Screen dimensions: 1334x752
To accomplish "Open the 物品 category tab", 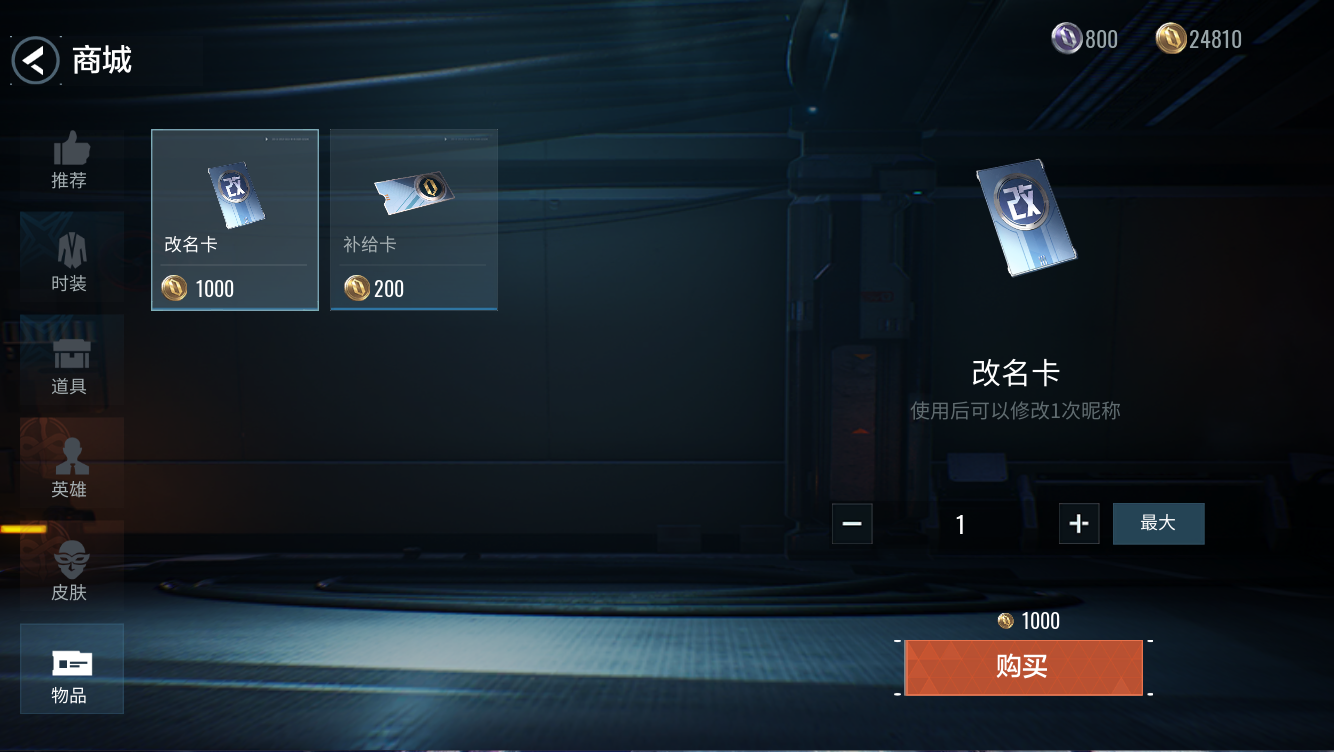I will pyautogui.click(x=72, y=669).
